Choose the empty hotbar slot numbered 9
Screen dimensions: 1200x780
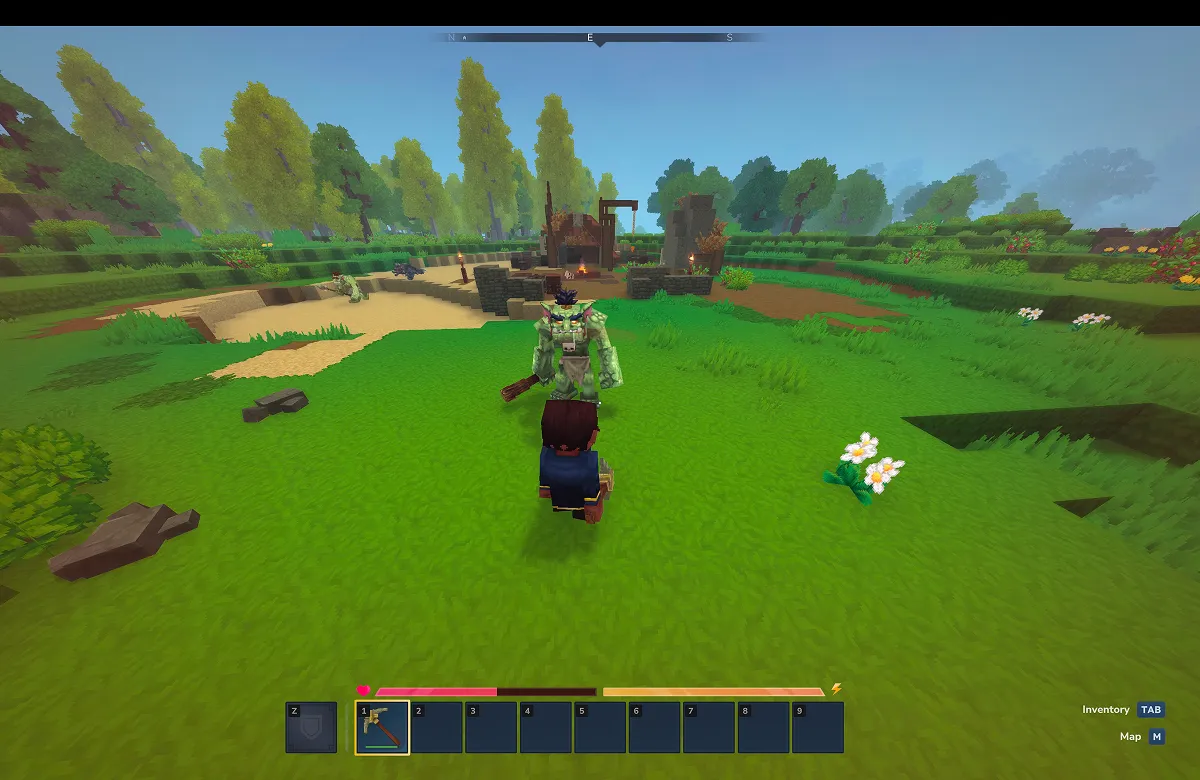click(x=817, y=727)
